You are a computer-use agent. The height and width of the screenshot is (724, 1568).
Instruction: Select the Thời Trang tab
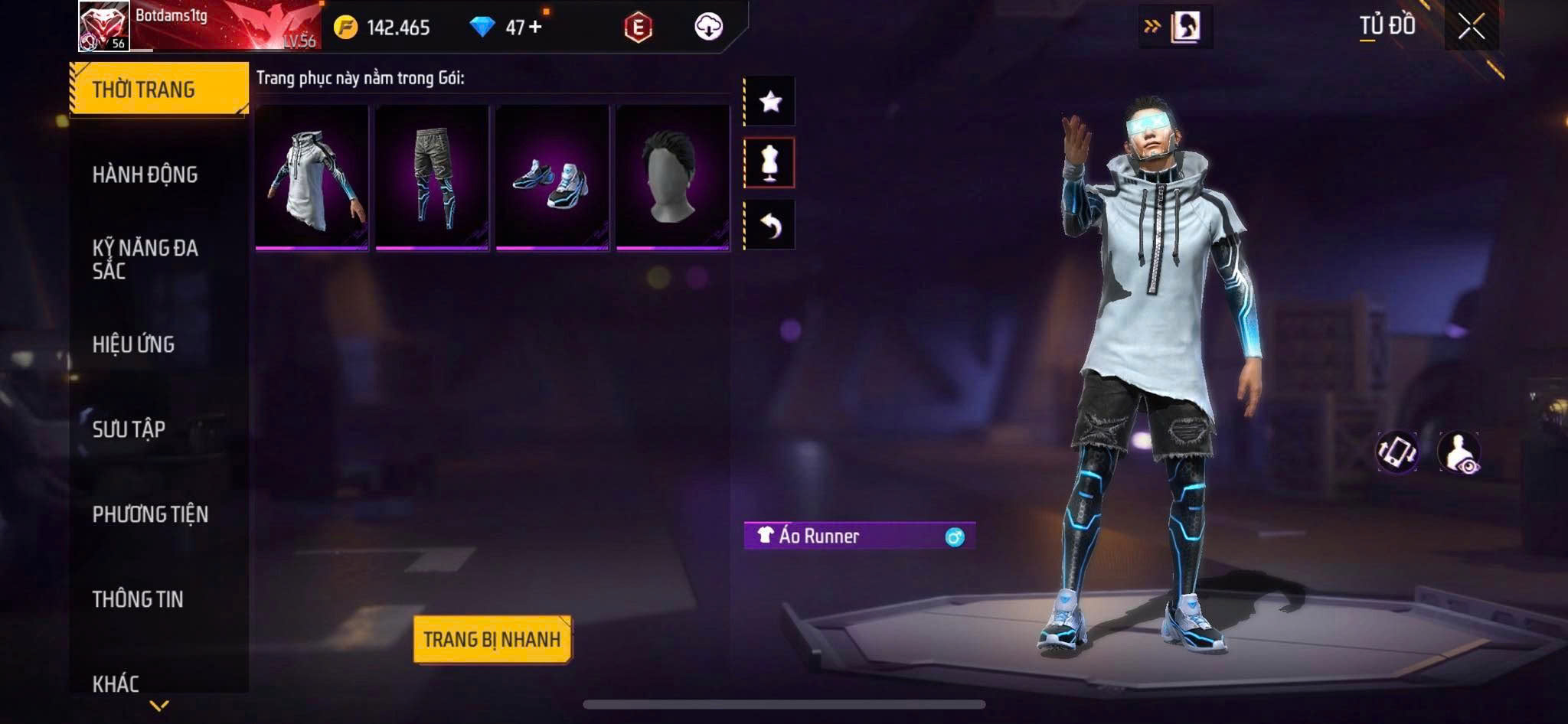[158, 90]
